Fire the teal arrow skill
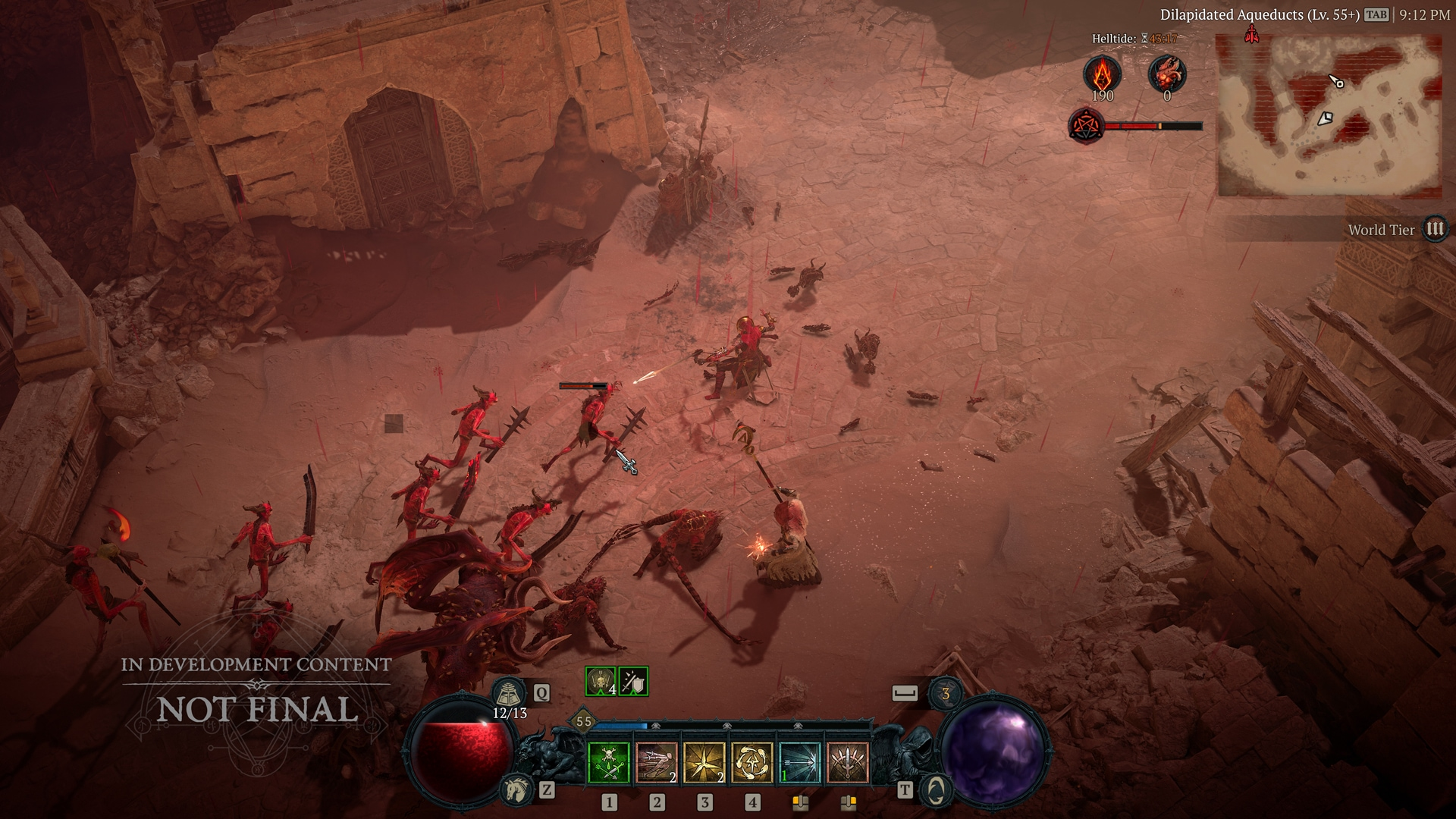1456x819 pixels. coord(800,762)
